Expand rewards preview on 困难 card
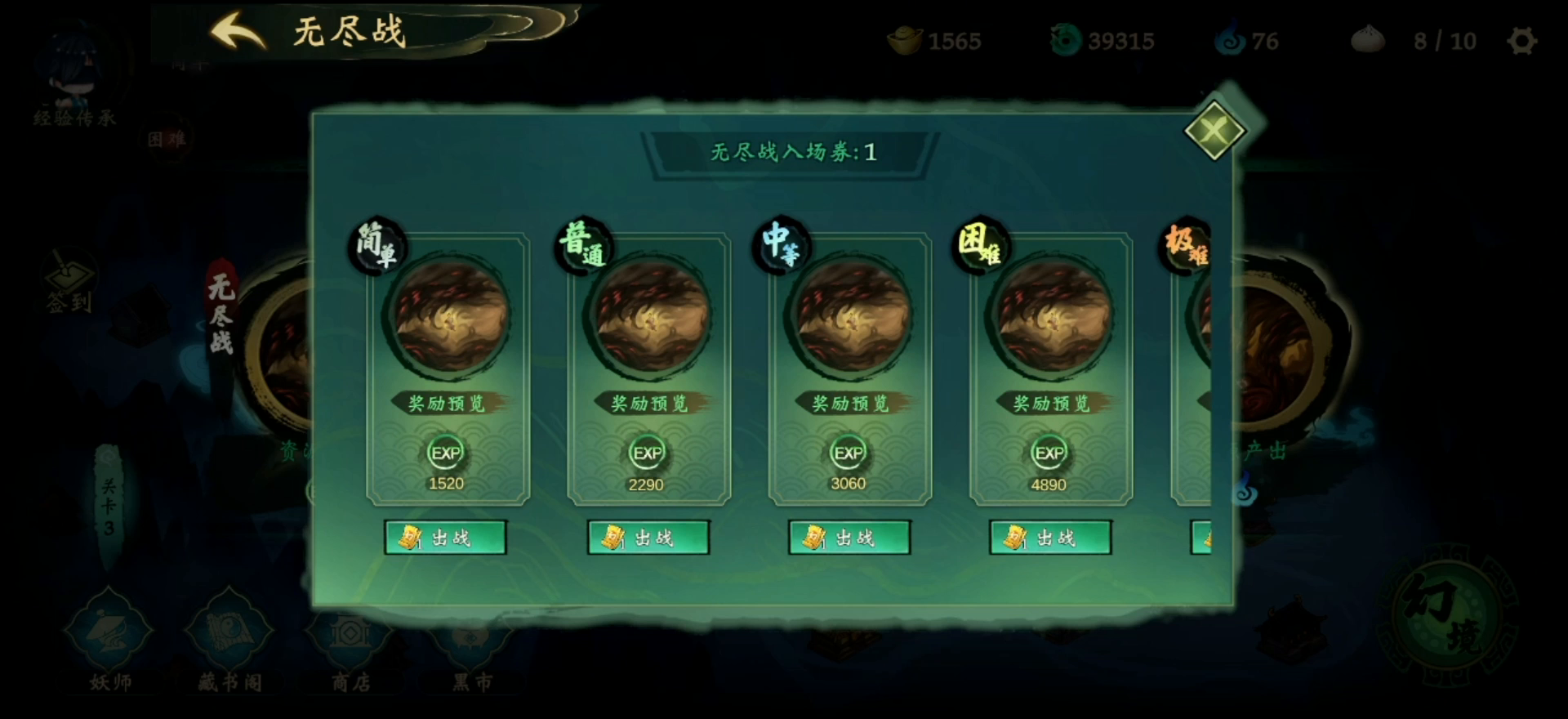This screenshot has width=1568, height=719. coord(1050,402)
